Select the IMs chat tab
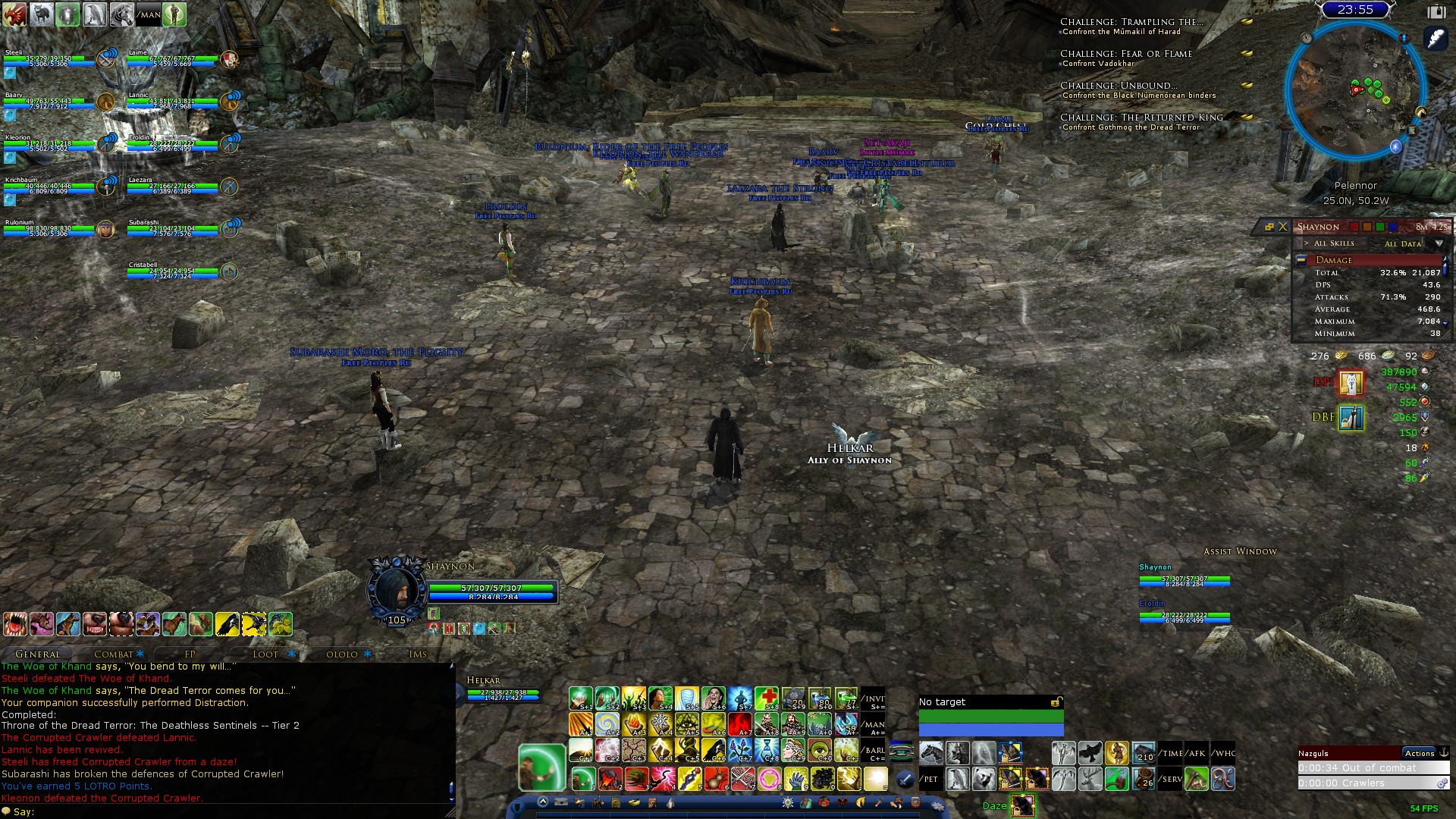This screenshot has width=1456, height=819. pyautogui.click(x=417, y=654)
